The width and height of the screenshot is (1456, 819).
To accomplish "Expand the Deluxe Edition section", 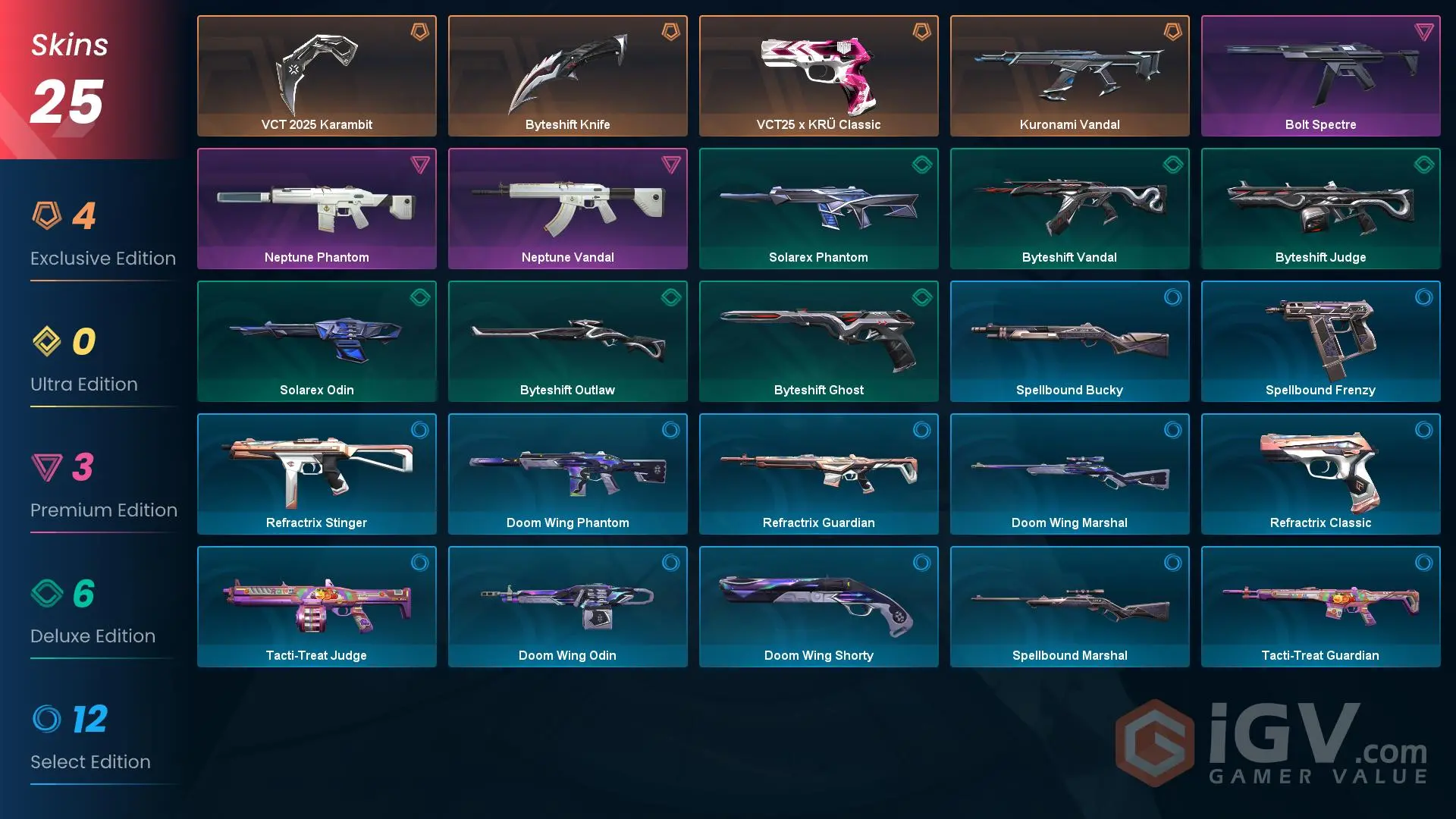I will [93, 635].
